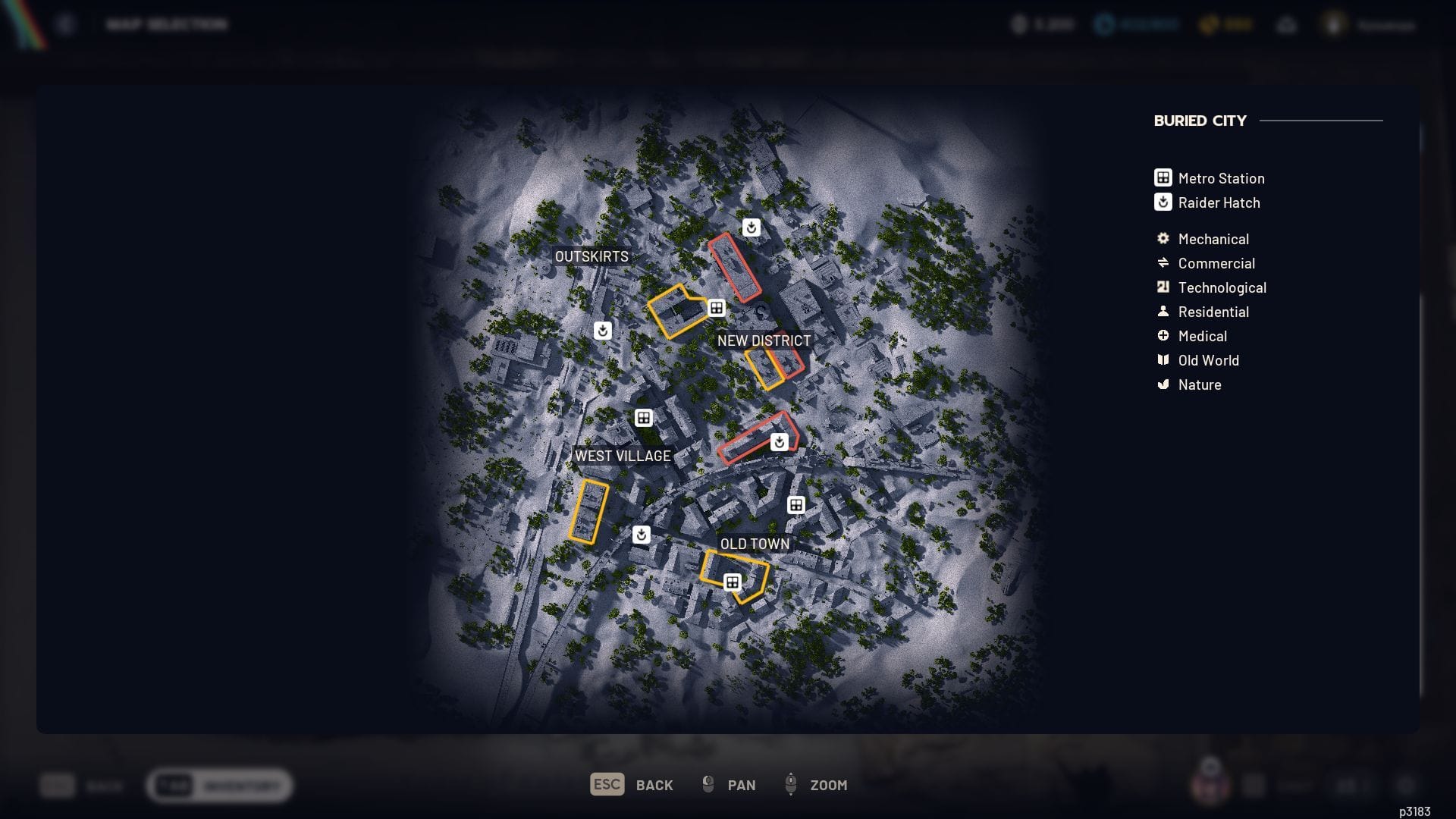Click the Old Town district label

point(755,544)
